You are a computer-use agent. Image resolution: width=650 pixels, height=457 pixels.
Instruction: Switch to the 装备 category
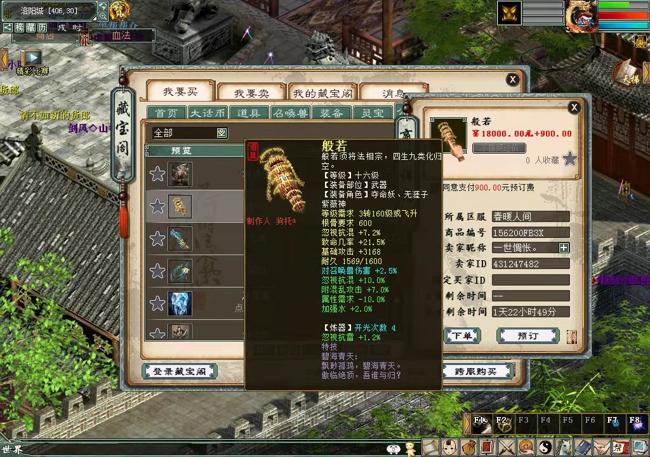coord(333,114)
